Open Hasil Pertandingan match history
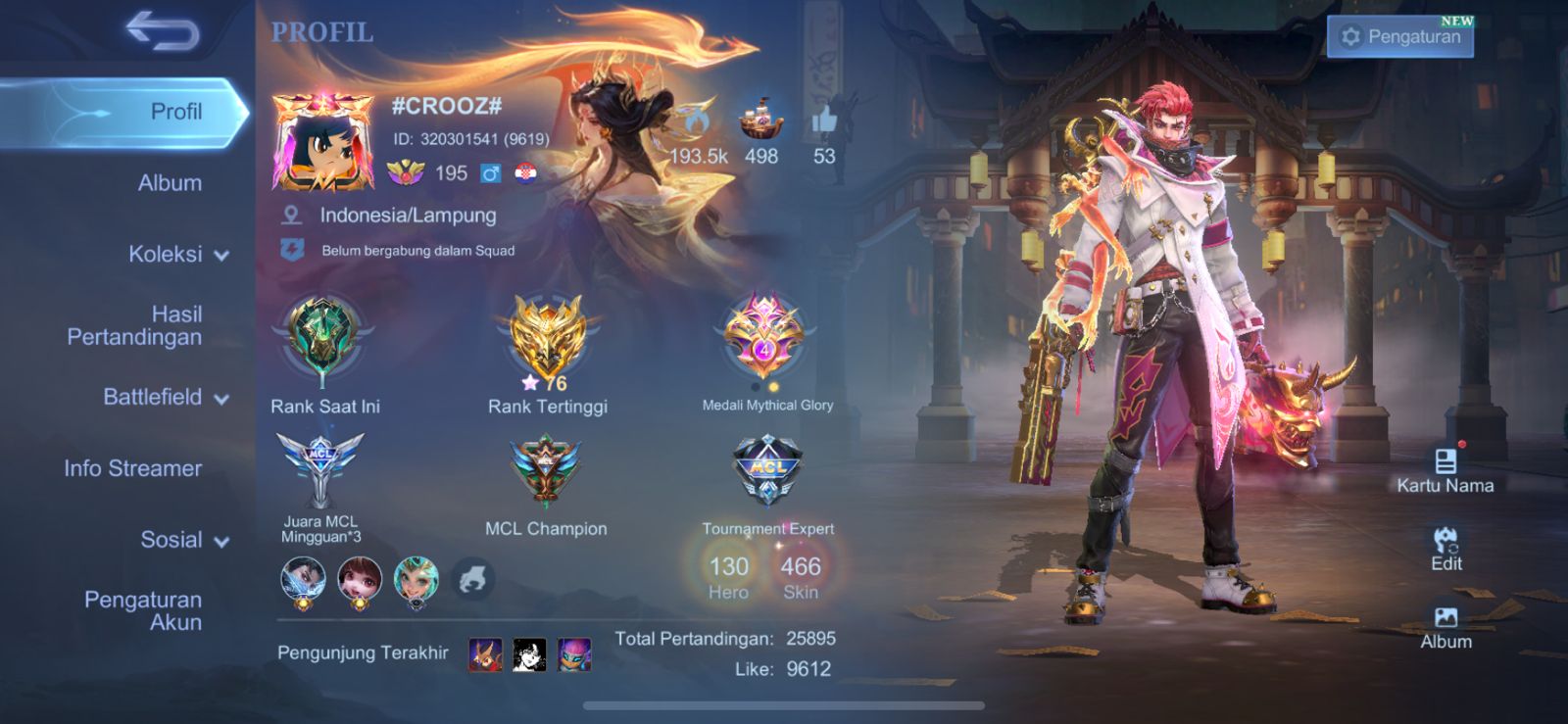 (x=135, y=325)
